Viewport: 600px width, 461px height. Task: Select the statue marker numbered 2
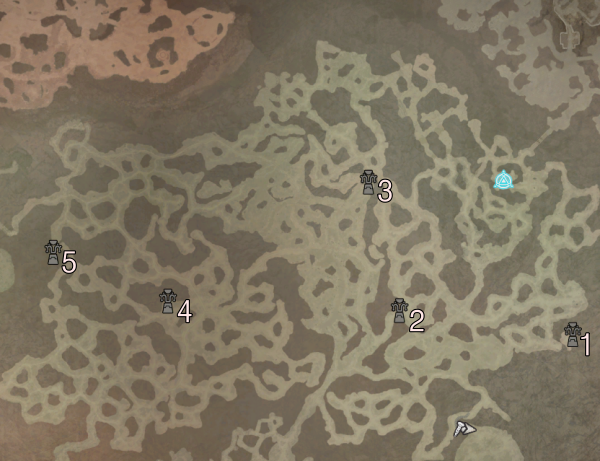399,312
